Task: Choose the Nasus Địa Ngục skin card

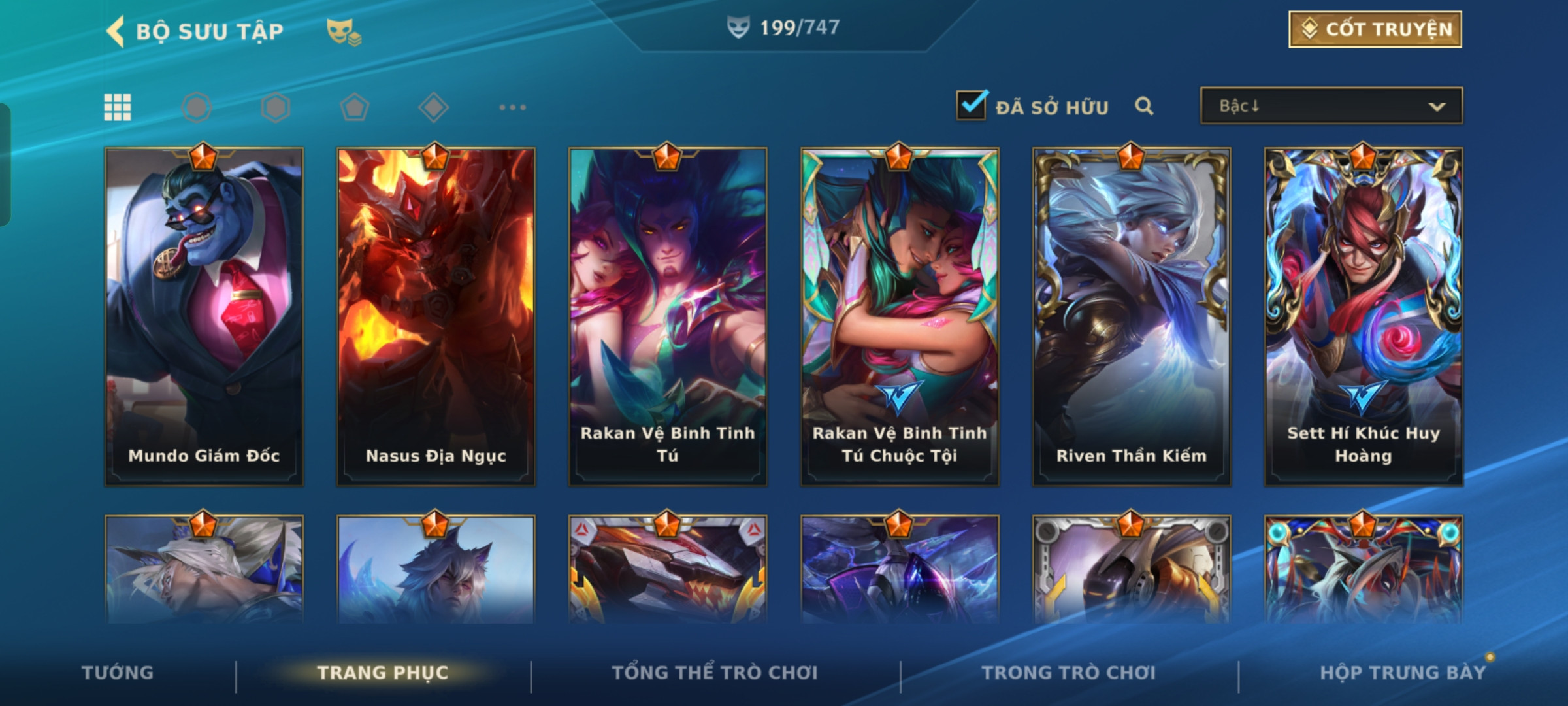Action: 436,317
